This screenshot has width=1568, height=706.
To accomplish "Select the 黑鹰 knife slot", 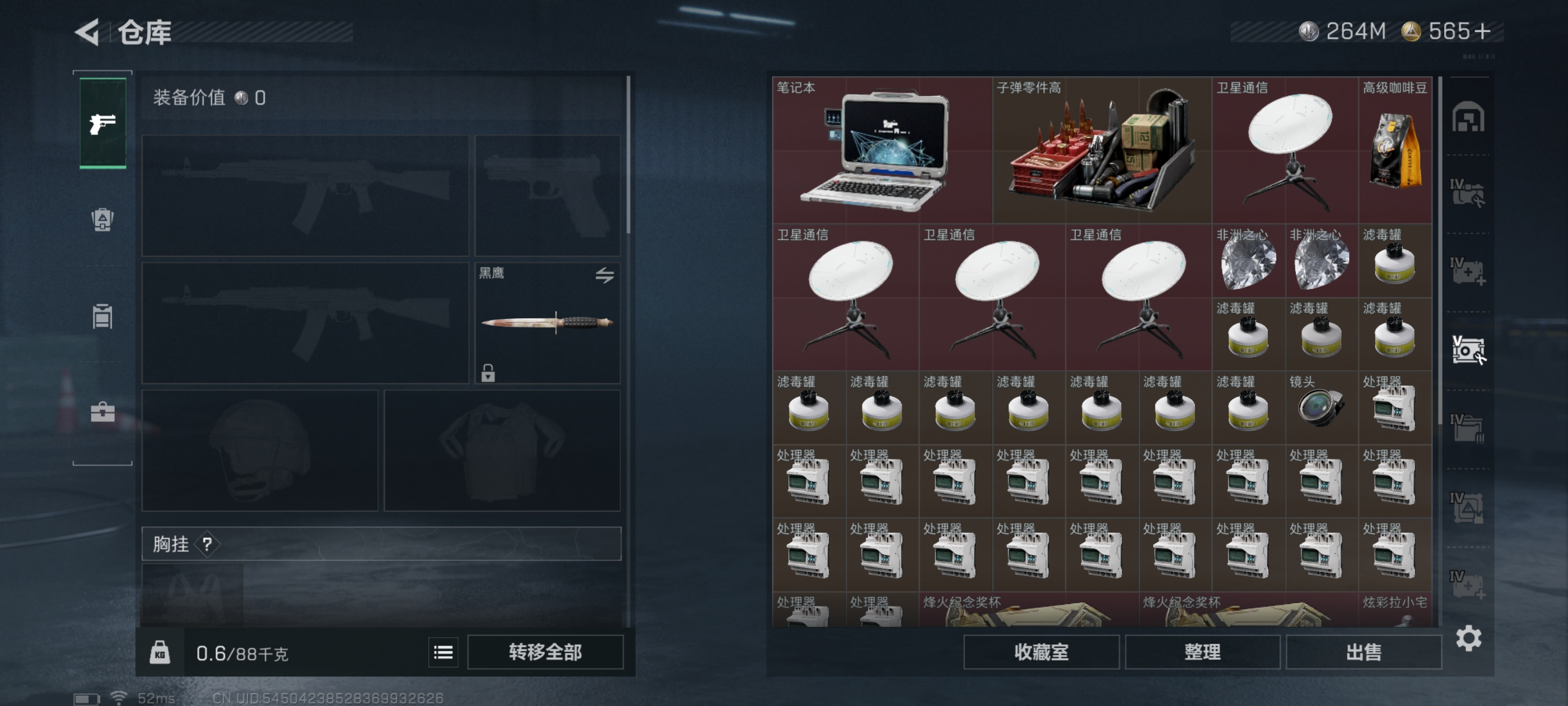I will pyautogui.click(x=547, y=323).
